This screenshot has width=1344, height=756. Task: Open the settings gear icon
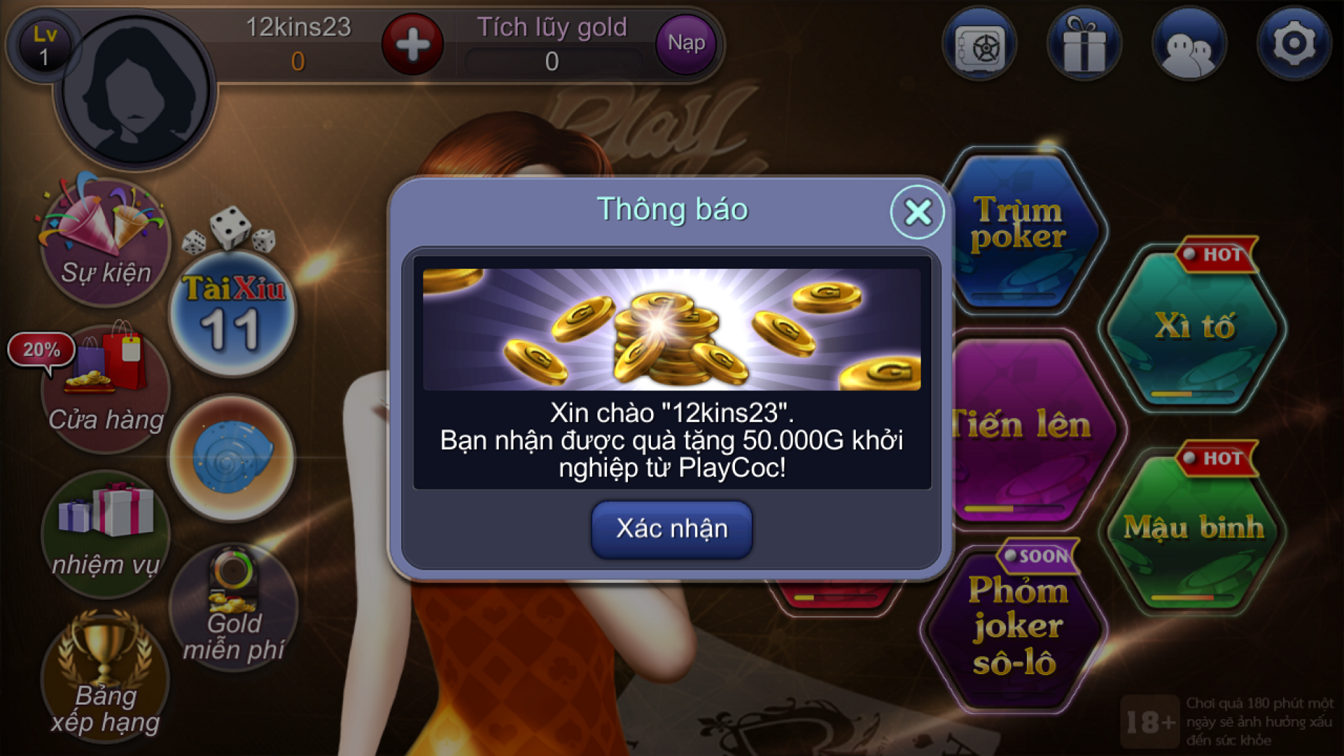coord(1297,42)
